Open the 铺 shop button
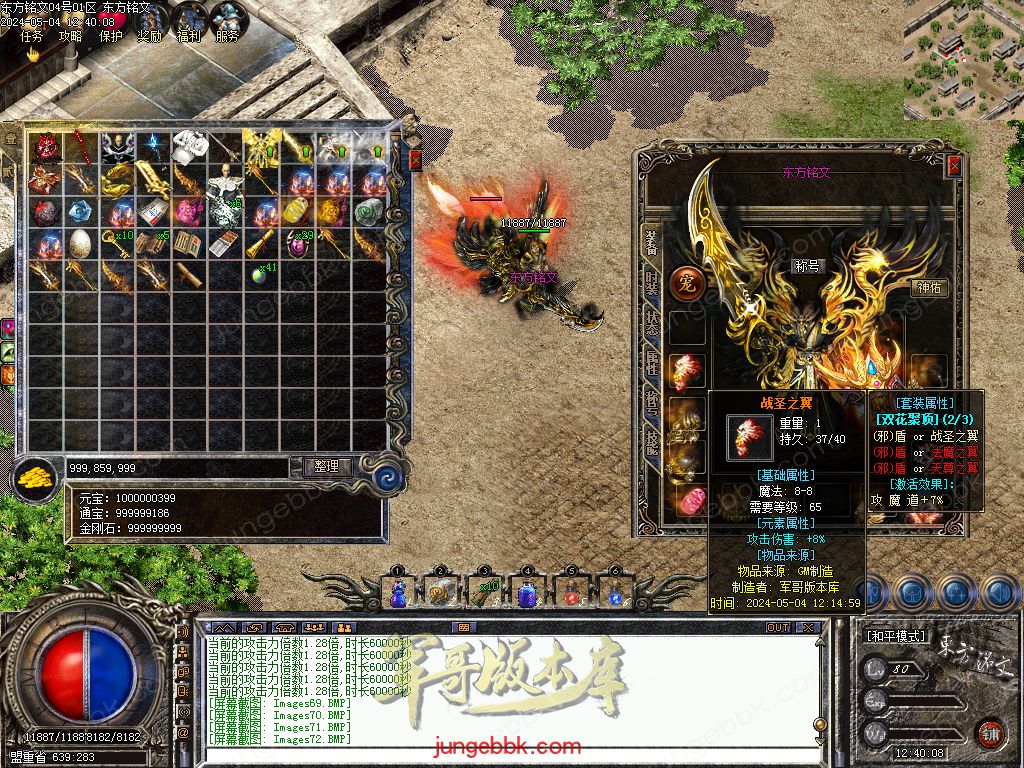The width and height of the screenshot is (1024, 768). [991, 734]
